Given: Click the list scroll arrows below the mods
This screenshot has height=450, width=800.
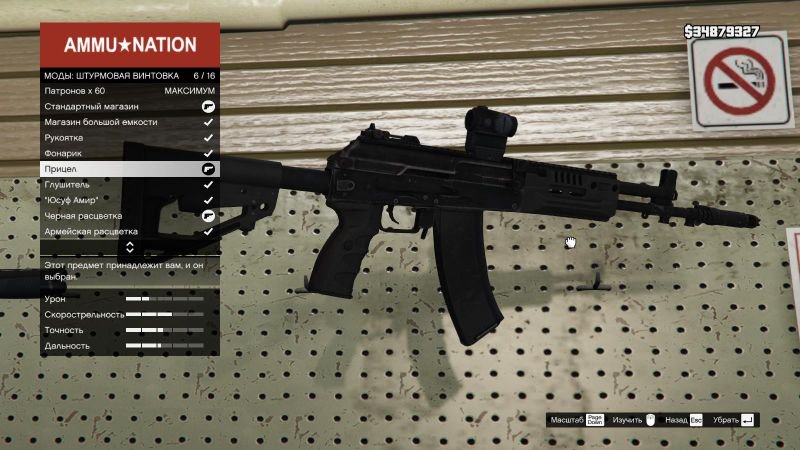Looking at the screenshot, I should (130, 246).
